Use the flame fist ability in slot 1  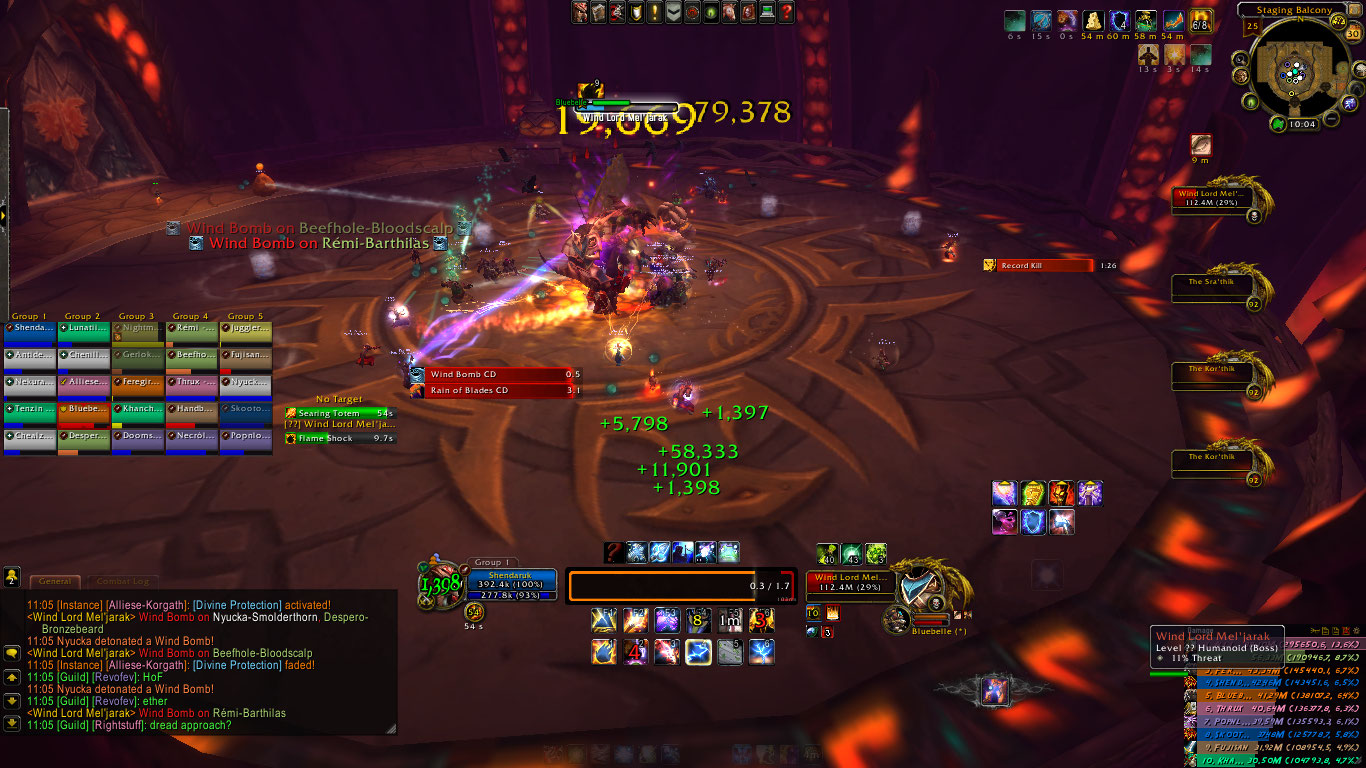pos(604,653)
